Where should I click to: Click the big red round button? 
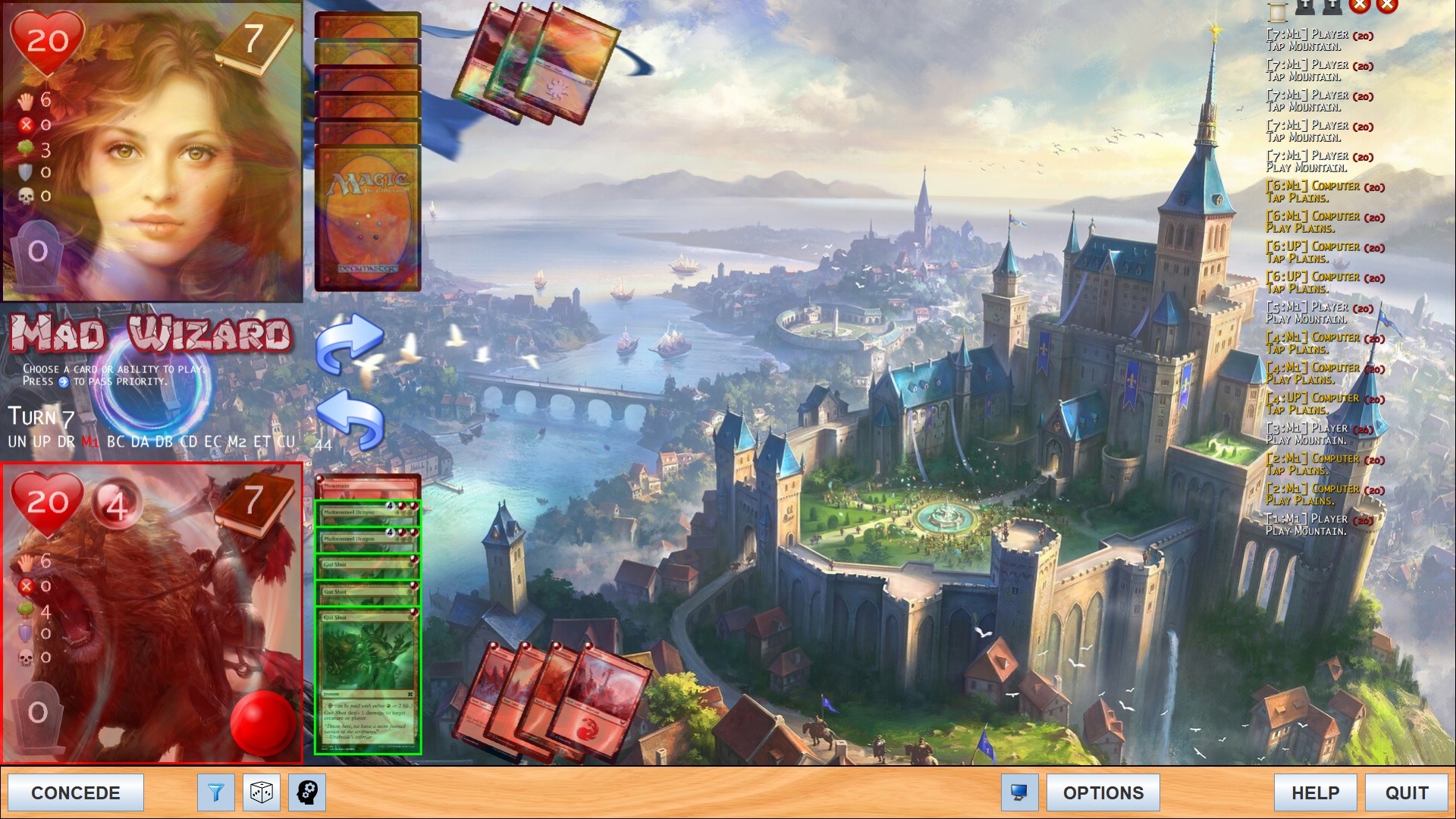262,723
